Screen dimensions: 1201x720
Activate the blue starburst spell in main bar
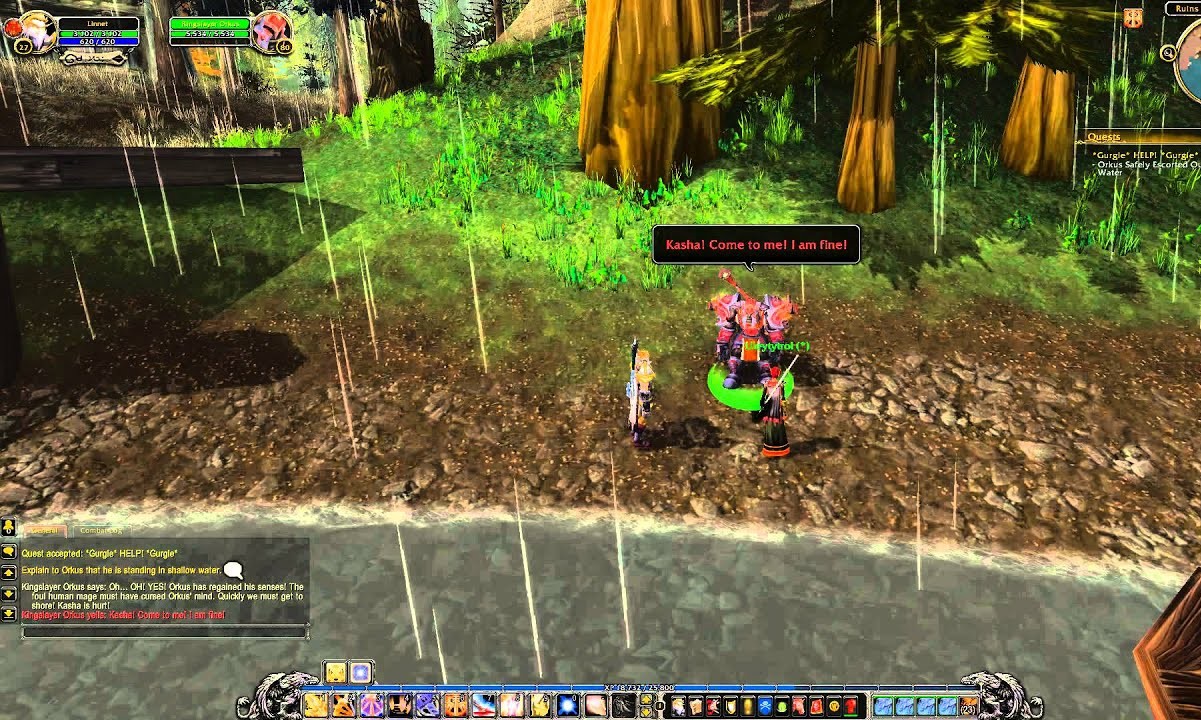pos(567,706)
